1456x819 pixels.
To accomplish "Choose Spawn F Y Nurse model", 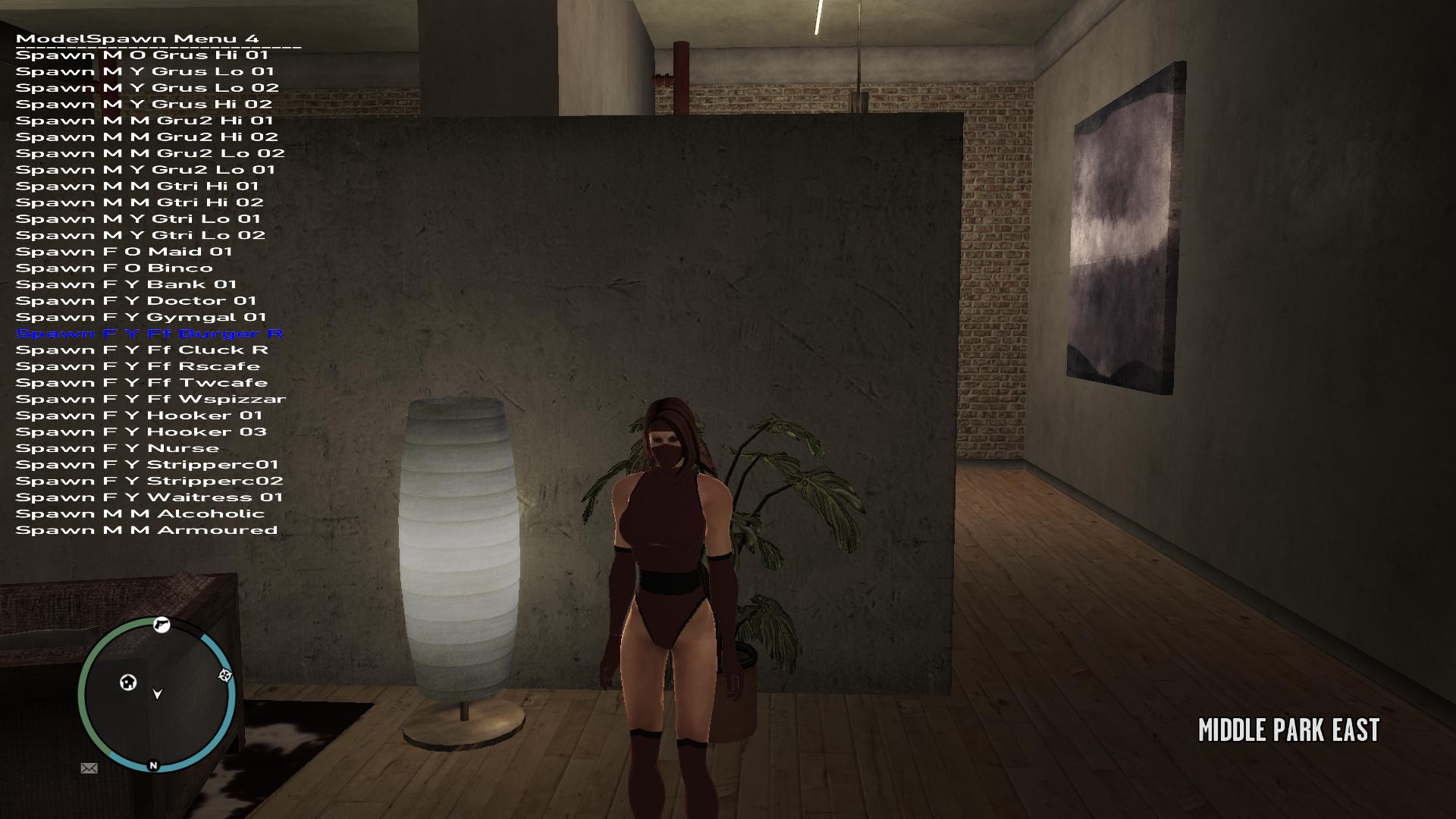I will click(x=118, y=449).
